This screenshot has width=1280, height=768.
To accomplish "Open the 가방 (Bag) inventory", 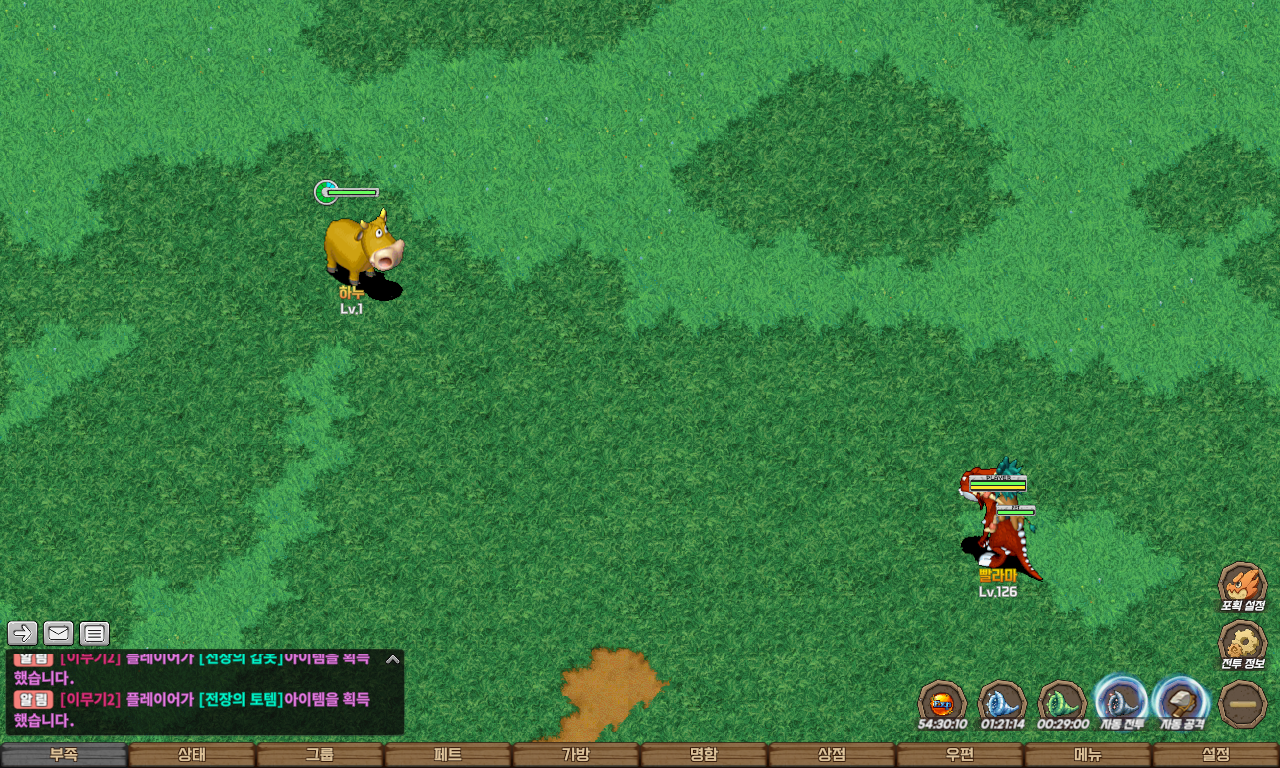I will (x=576, y=755).
